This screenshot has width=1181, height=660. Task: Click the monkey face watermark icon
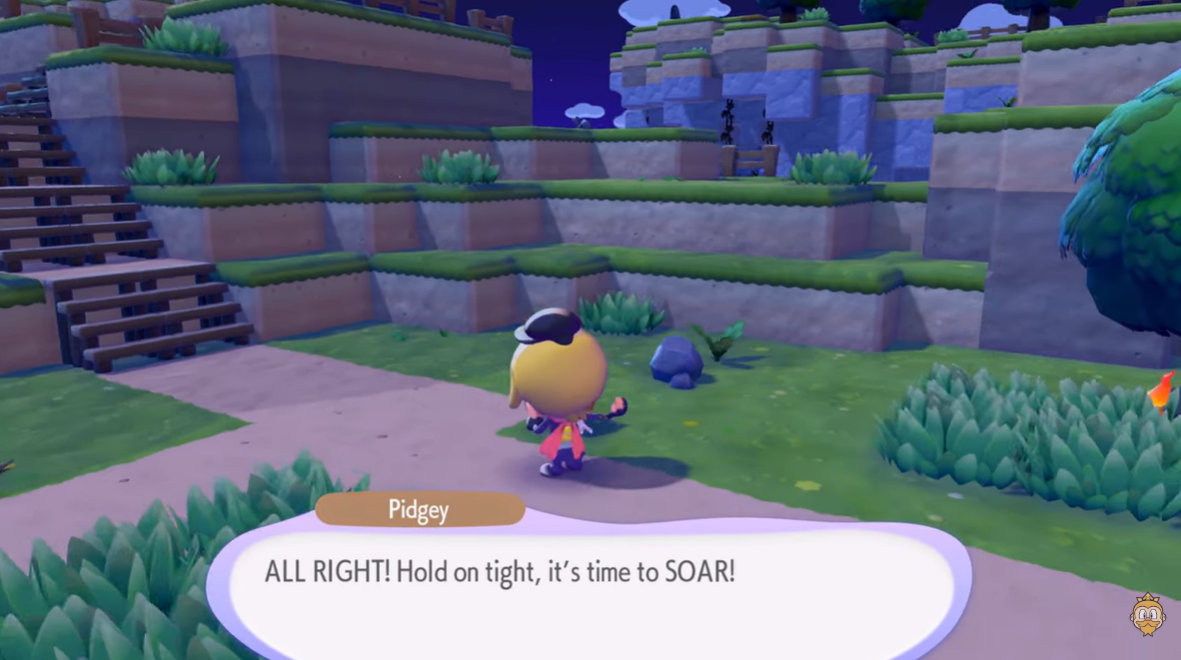tap(1147, 614)
